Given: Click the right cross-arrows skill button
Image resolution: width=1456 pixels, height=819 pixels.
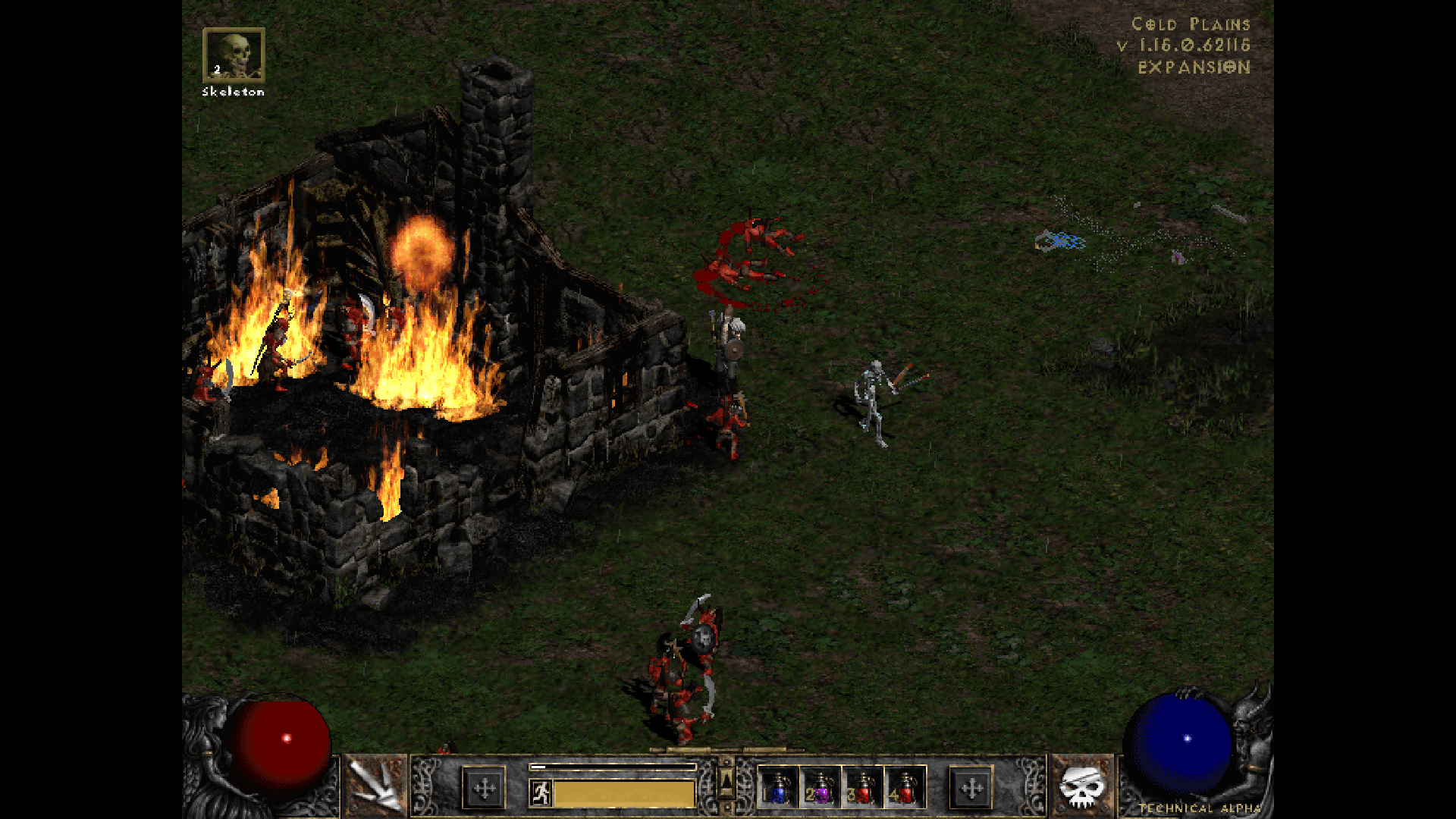Looking at the screenshot, I should (971, 789).
